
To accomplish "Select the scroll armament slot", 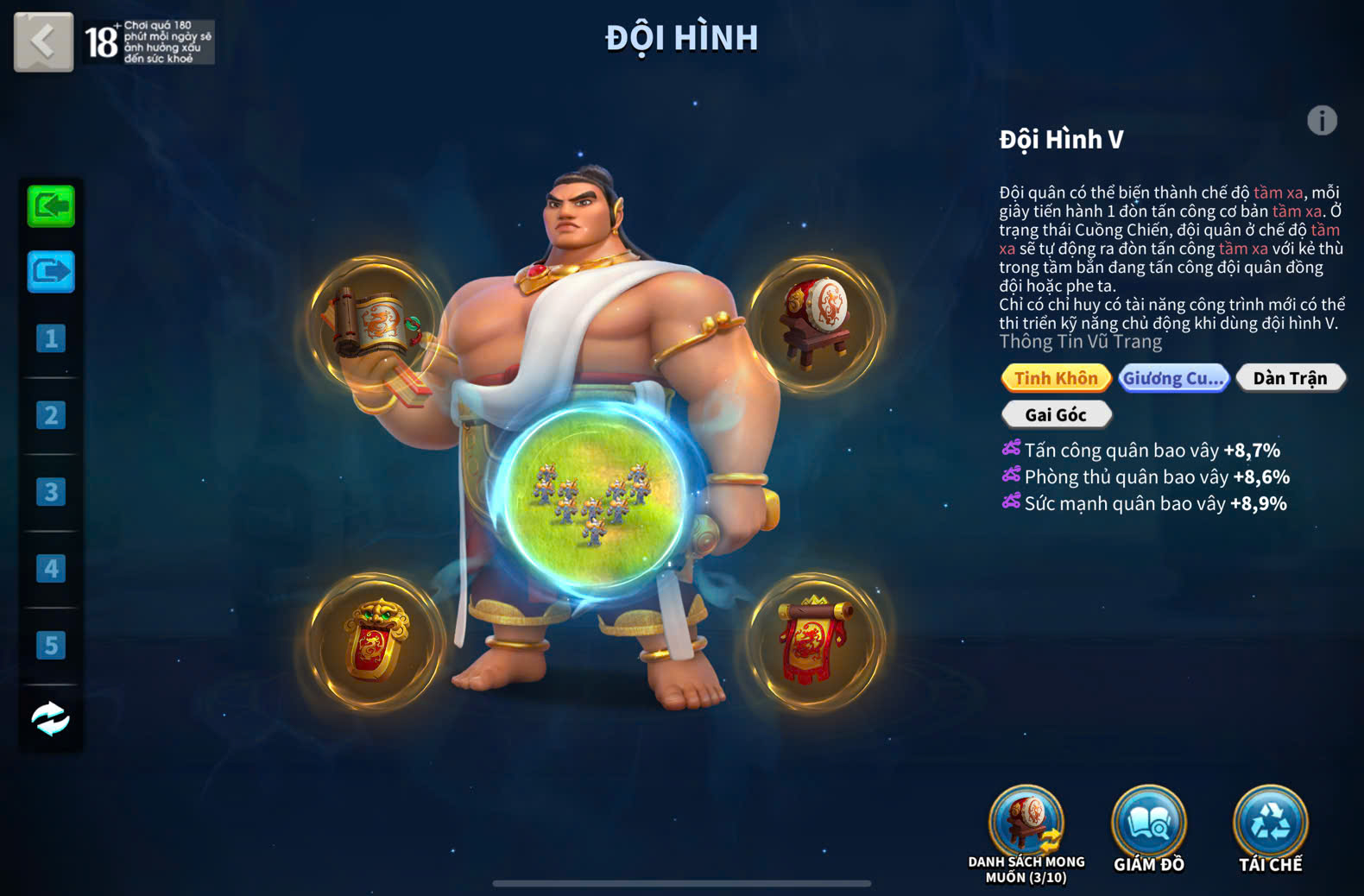I will click(377, 324).
